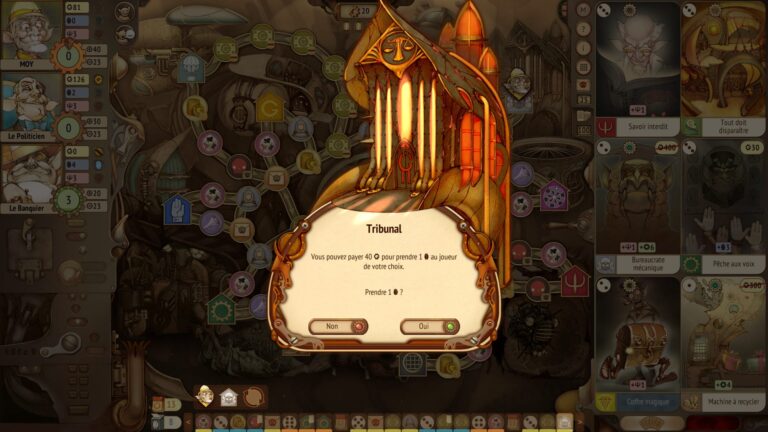Choose the Machine à recycler card
Viewport: 768px width, 432px height.
(723, 344)
